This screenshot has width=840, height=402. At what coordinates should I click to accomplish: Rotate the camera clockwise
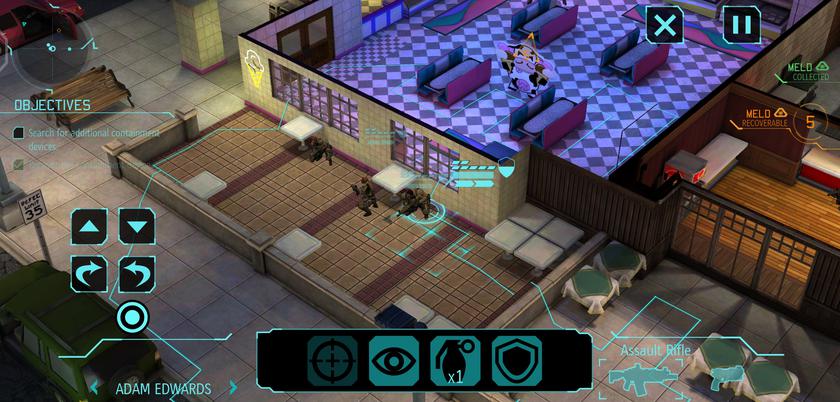point(90,273)
